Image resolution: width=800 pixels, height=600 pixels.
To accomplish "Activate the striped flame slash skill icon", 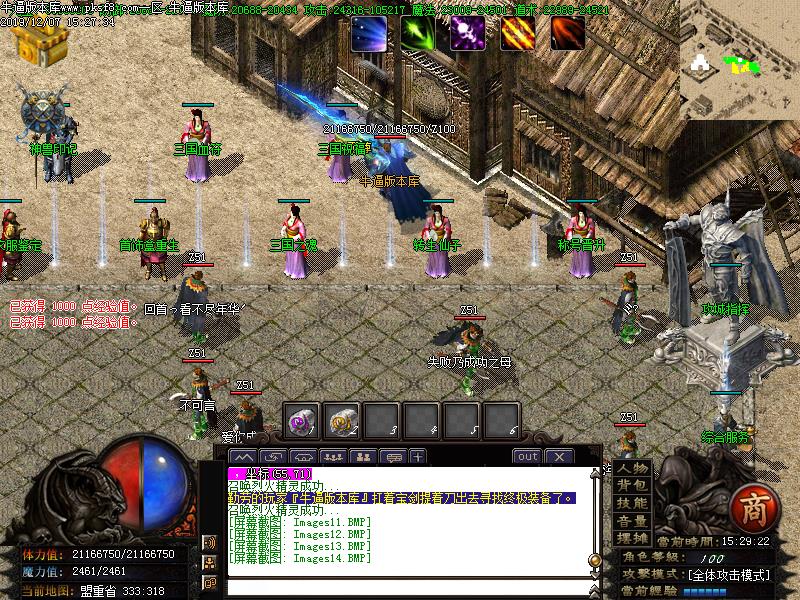I will pos(517,33).
